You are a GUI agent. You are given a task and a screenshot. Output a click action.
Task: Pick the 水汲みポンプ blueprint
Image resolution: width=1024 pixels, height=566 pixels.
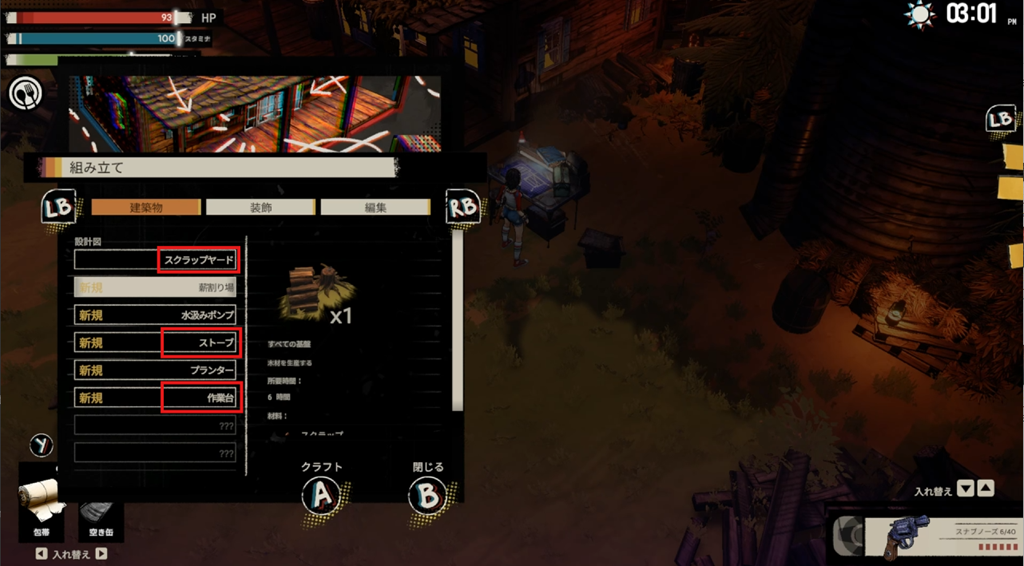click(156, 315)
